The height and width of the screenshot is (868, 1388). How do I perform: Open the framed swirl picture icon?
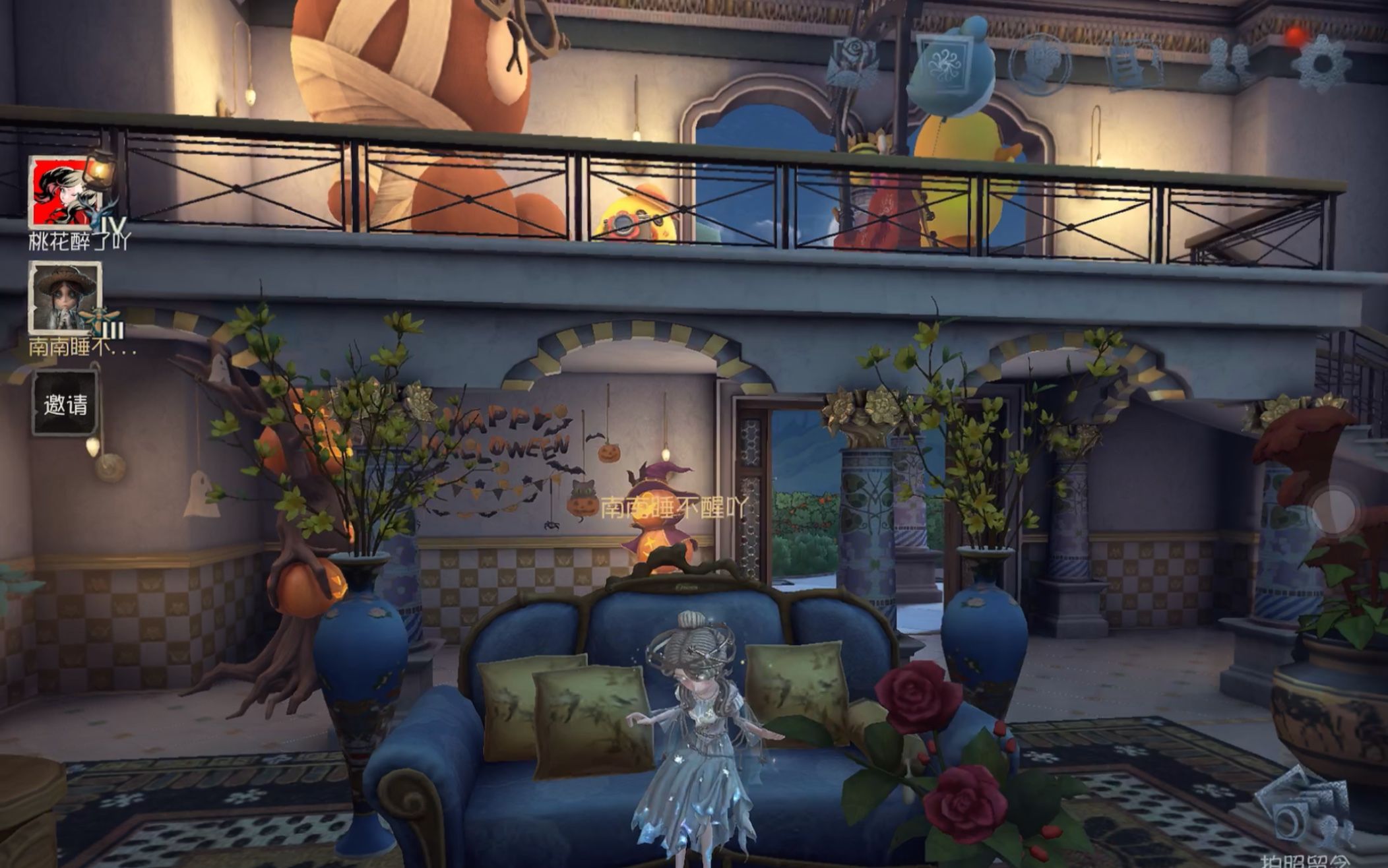tap(945, 63)
